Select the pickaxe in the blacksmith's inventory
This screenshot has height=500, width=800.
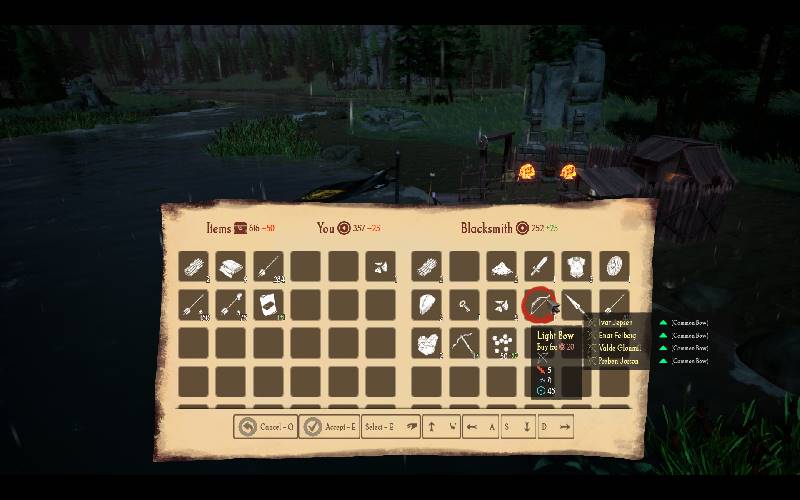click(465, 343)
